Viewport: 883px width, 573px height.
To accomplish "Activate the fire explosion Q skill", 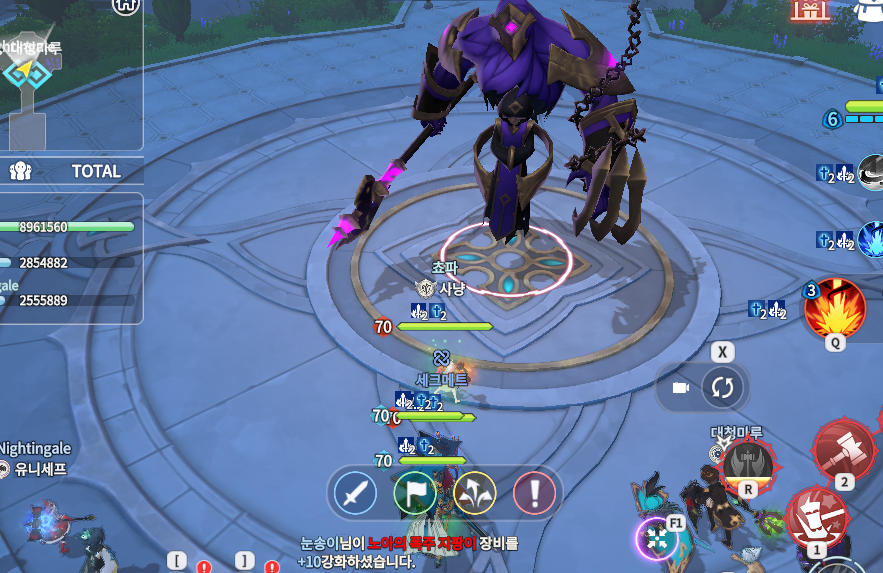I will [x=834, y=309].
